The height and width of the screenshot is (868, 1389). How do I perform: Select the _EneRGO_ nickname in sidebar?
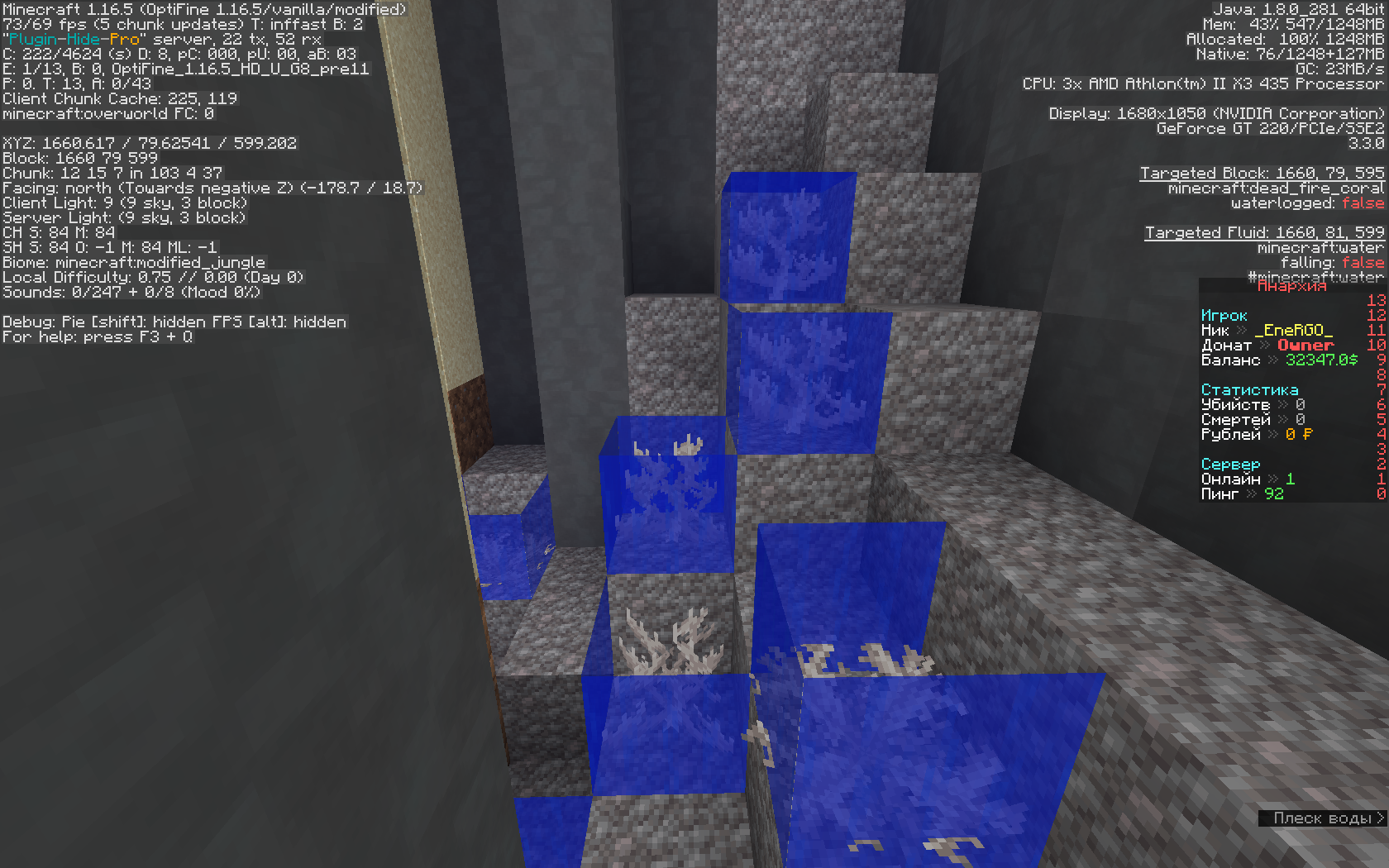1293,330
